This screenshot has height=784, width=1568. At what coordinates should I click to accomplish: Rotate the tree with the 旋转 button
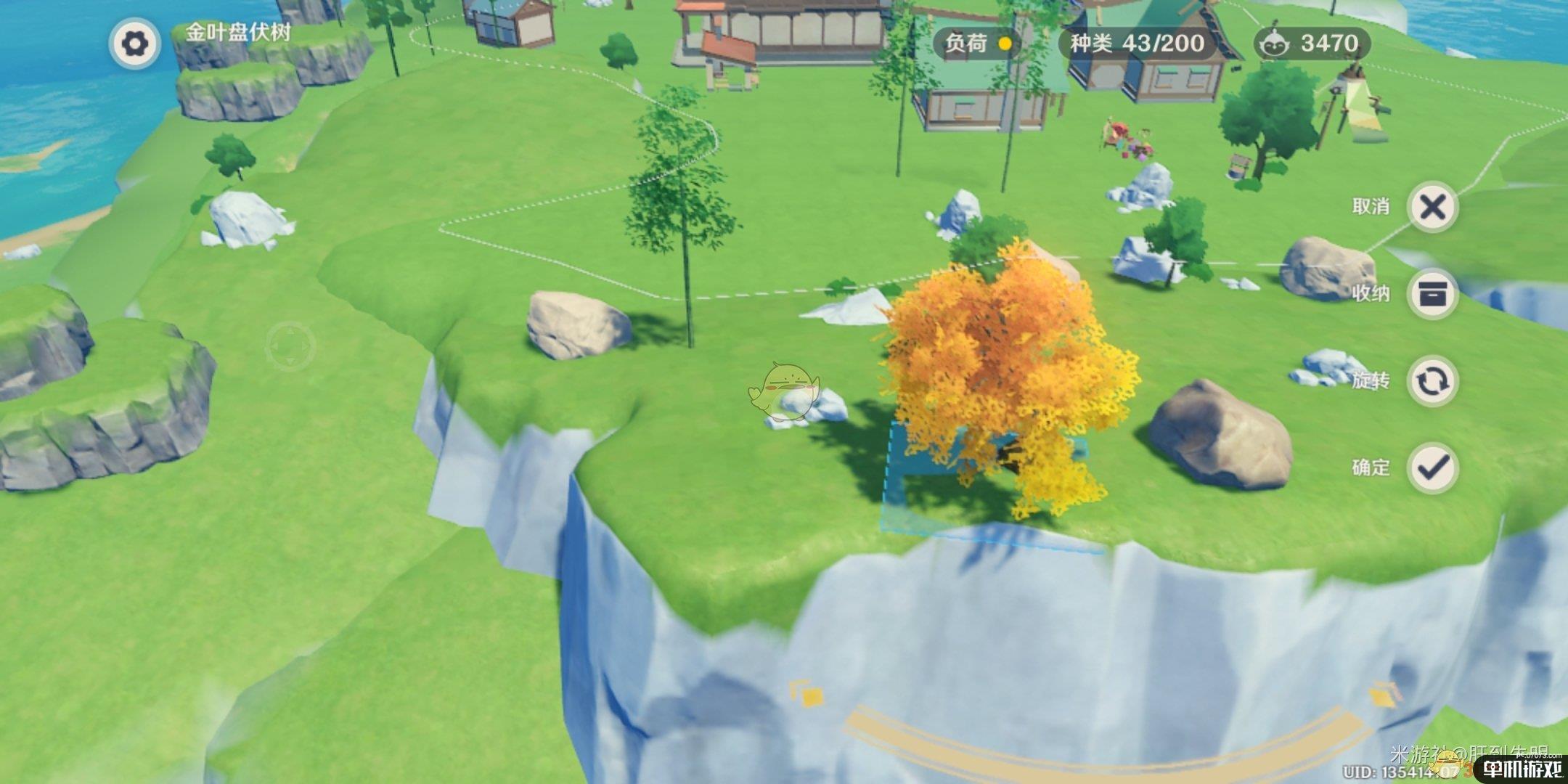(1432, 381)
